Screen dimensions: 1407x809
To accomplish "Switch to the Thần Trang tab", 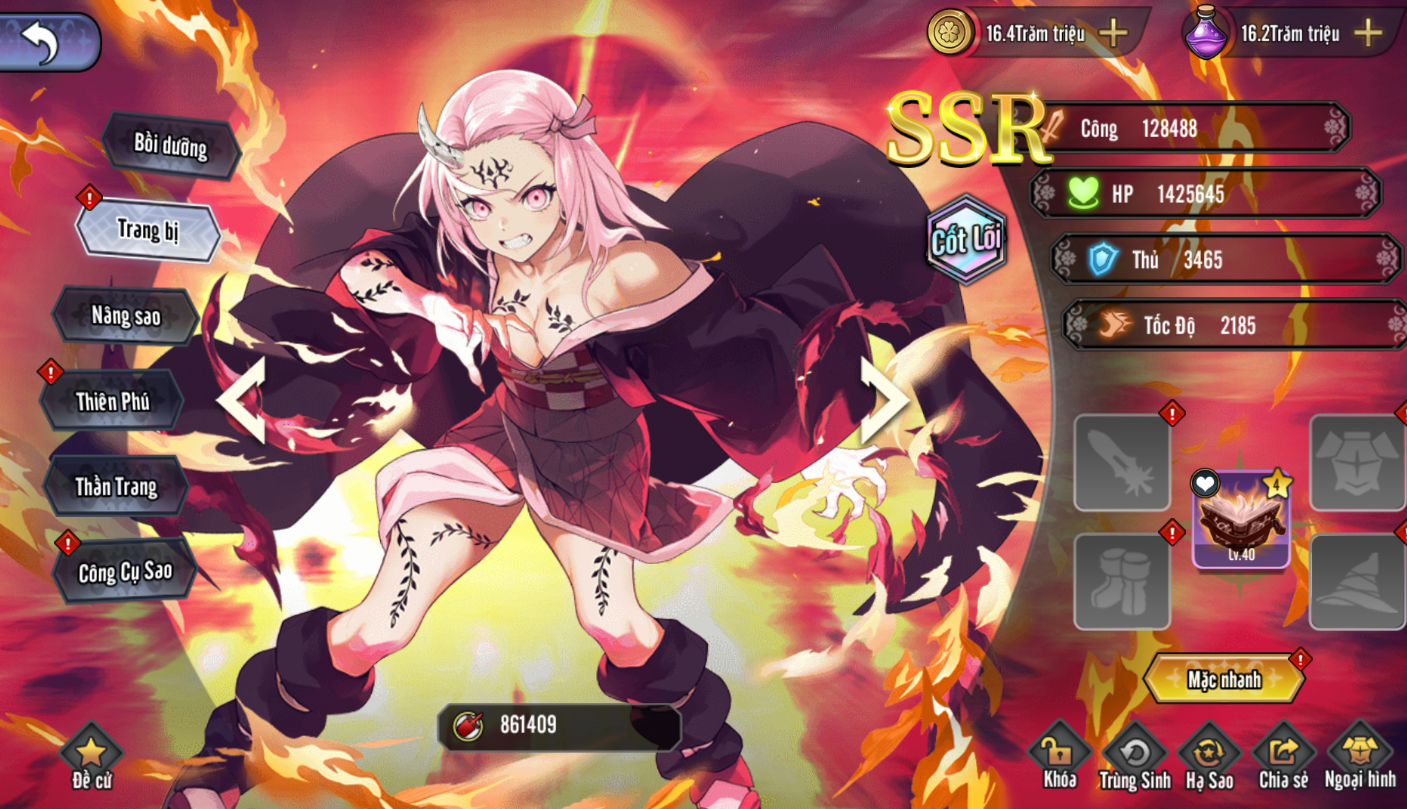I will click(x=116, y=487).
